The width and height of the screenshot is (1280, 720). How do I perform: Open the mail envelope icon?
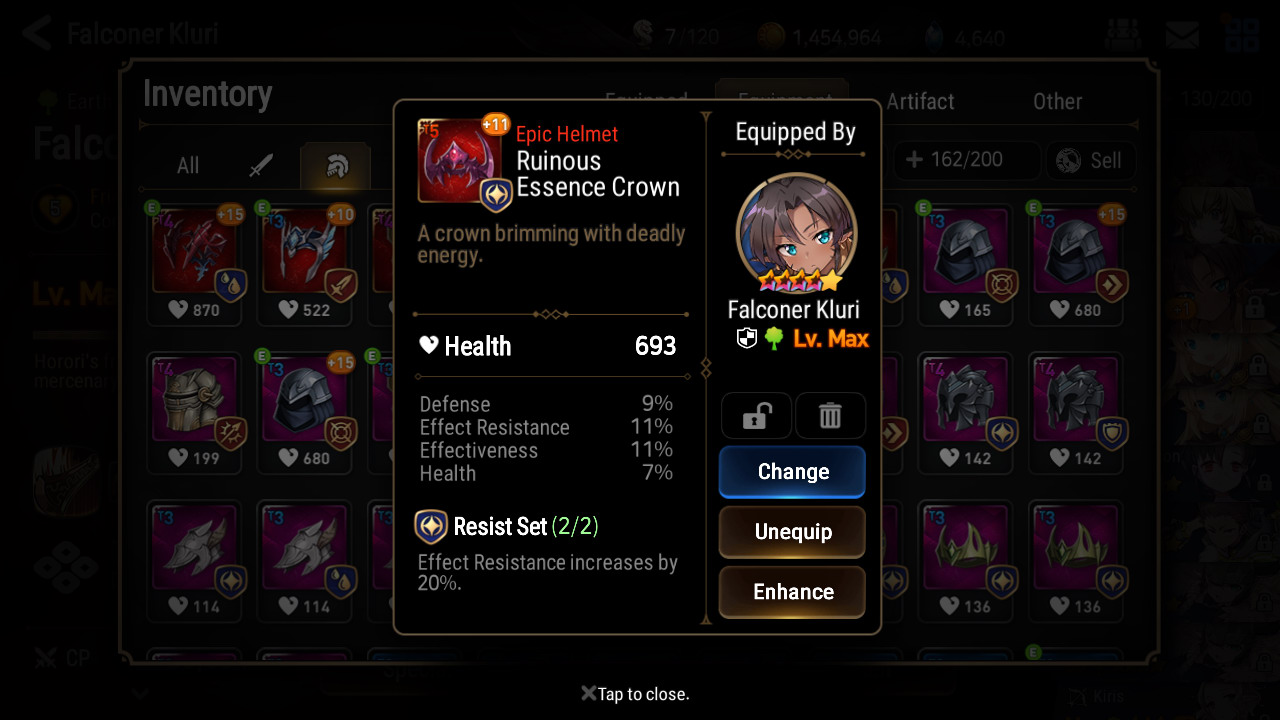click(x=1182, y=35)
